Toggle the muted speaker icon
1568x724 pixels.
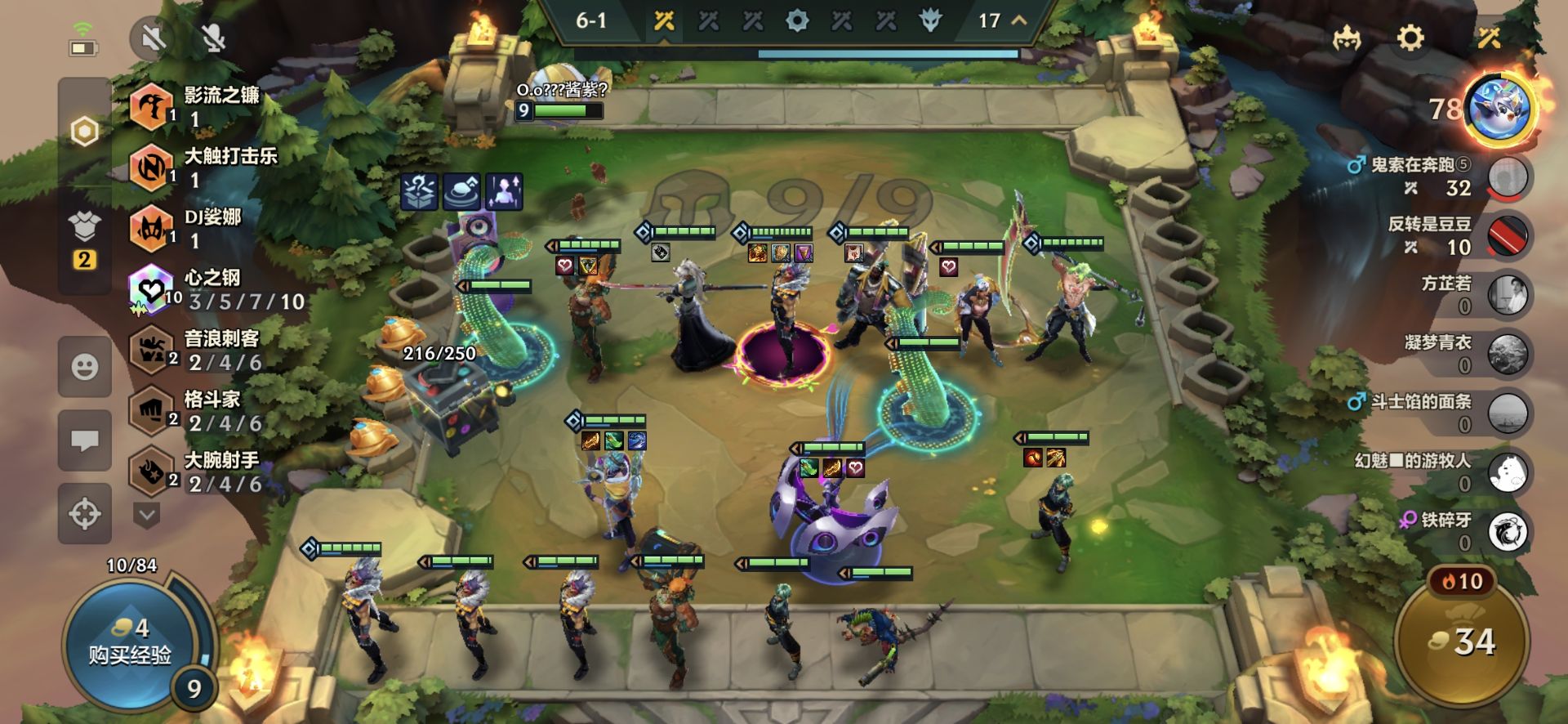(153, 38)
